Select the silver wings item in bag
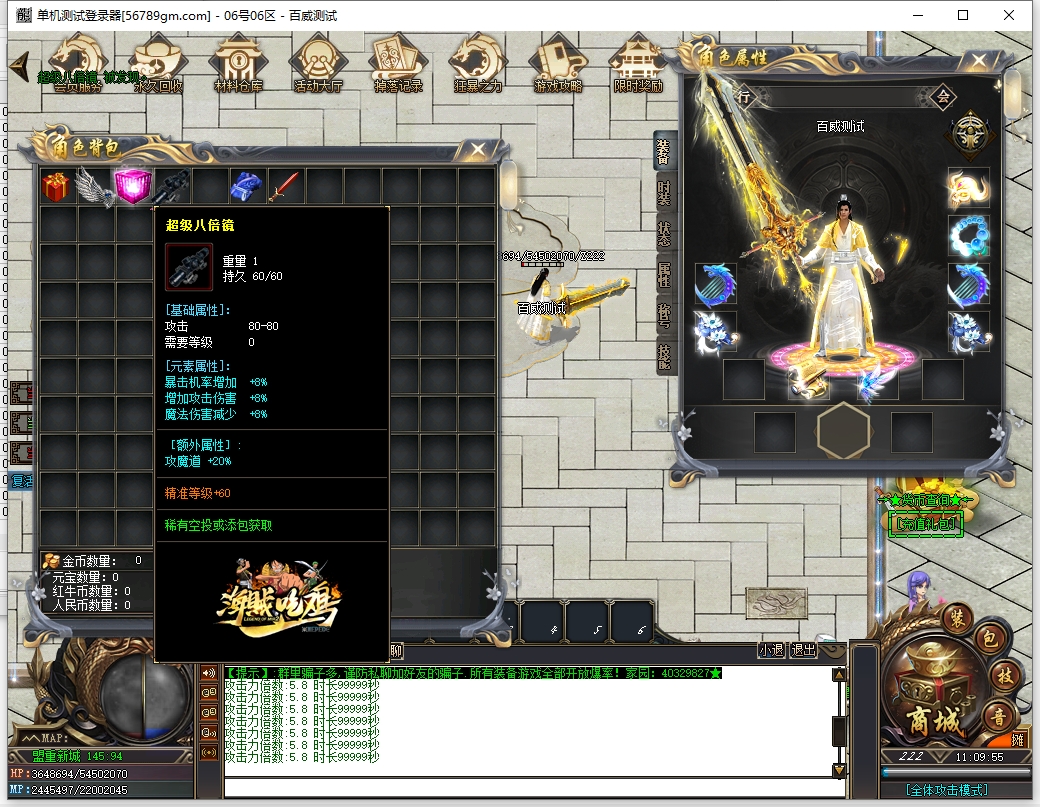The image size is (1040, 807). (95, 186)
